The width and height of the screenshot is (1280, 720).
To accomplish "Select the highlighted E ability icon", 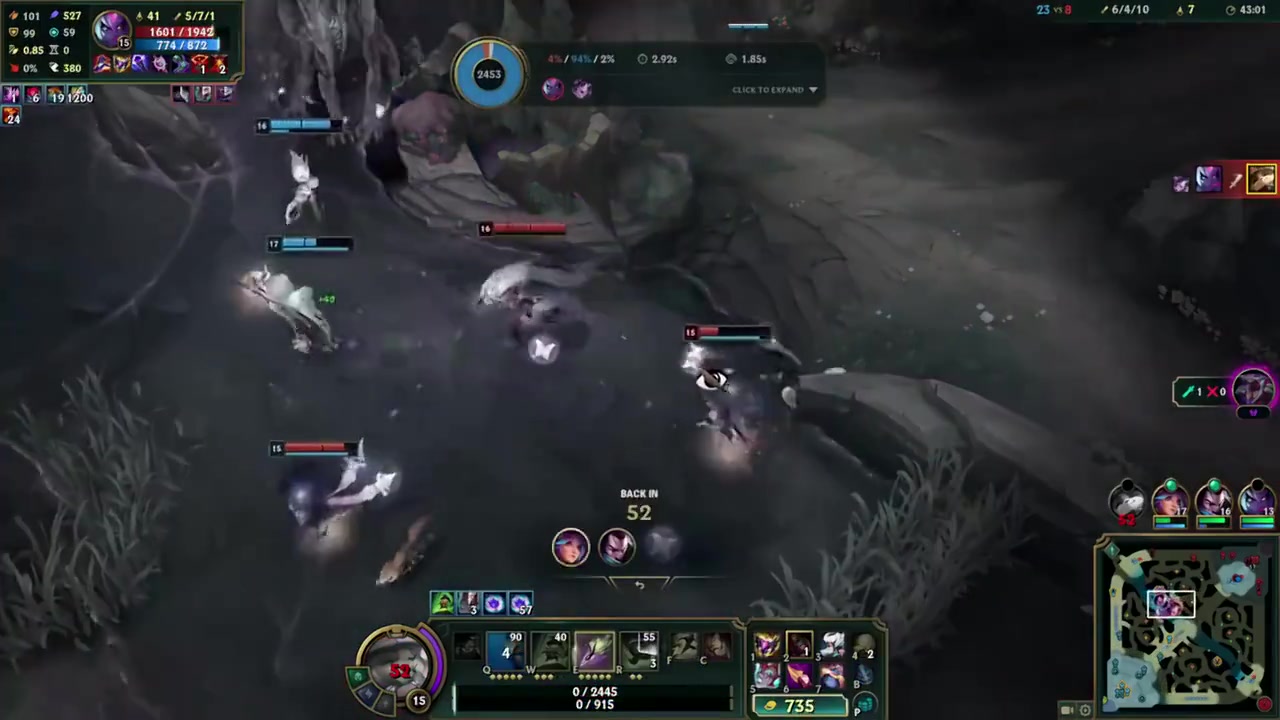I will tap(593, 652).
